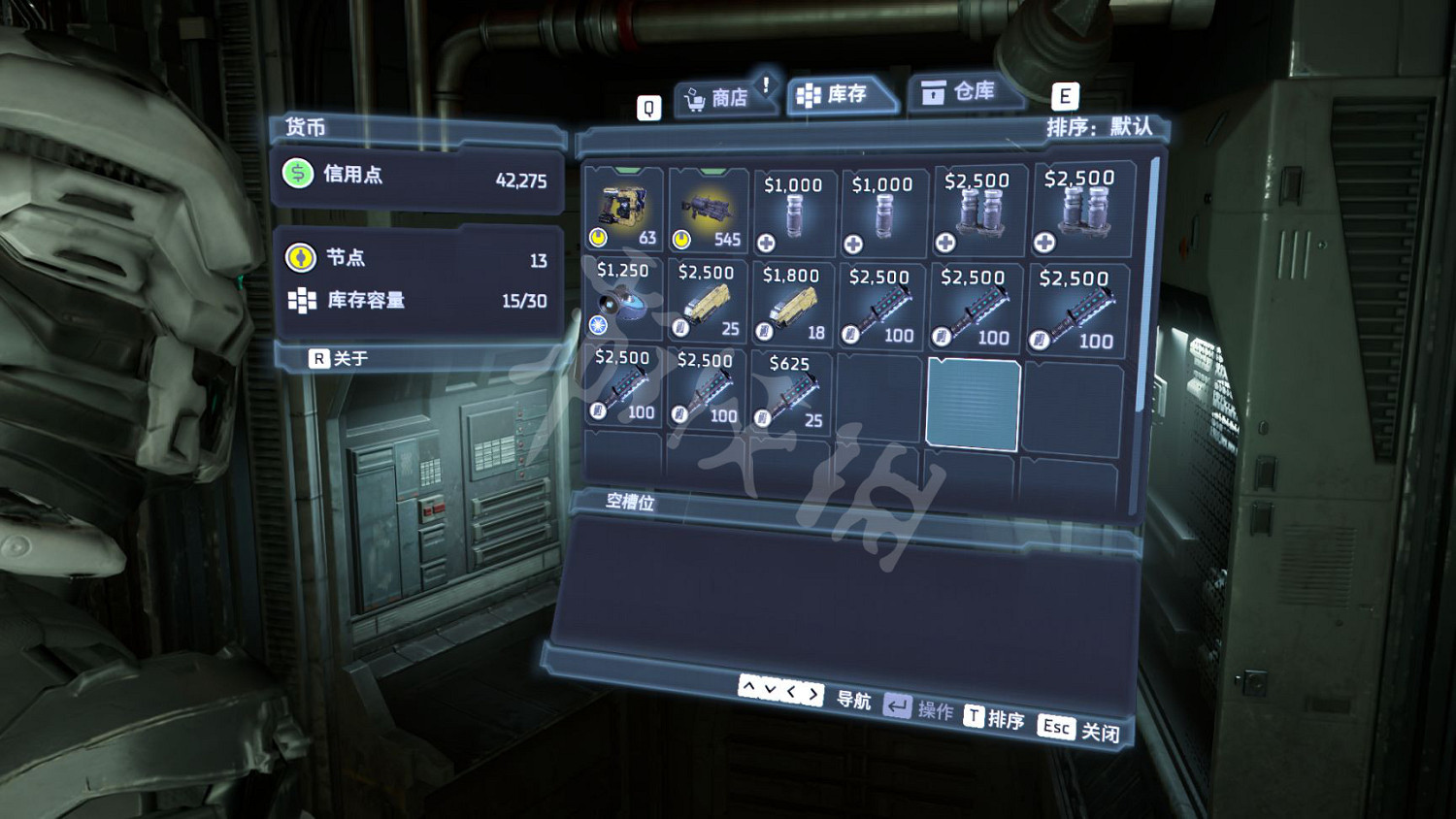Select the plasma cutter with 63 ammo
Screen dimensions: 1456x819
tap(625, 207)
